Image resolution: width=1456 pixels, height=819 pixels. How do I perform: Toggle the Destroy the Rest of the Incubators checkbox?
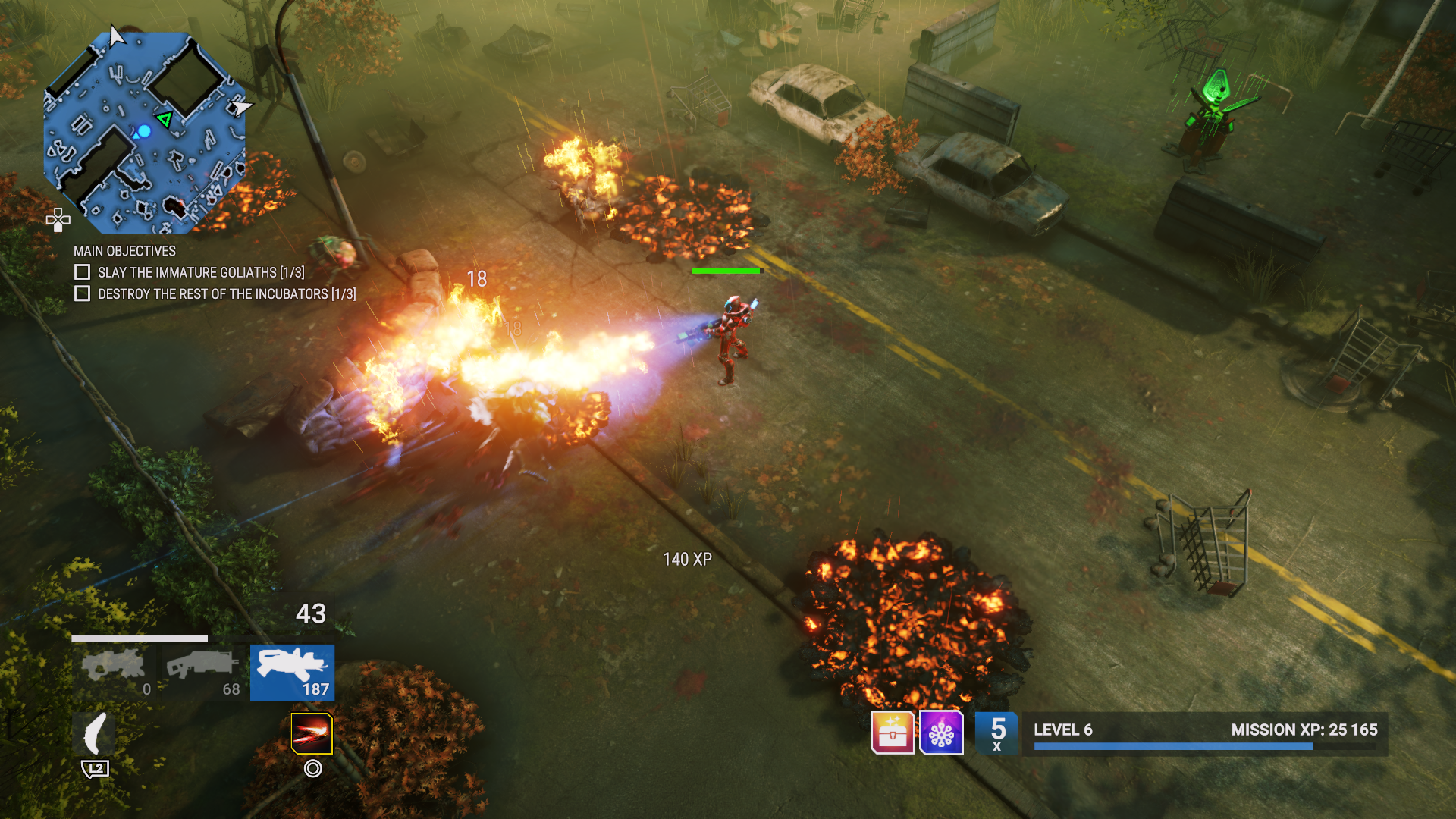tap(83, 293)
